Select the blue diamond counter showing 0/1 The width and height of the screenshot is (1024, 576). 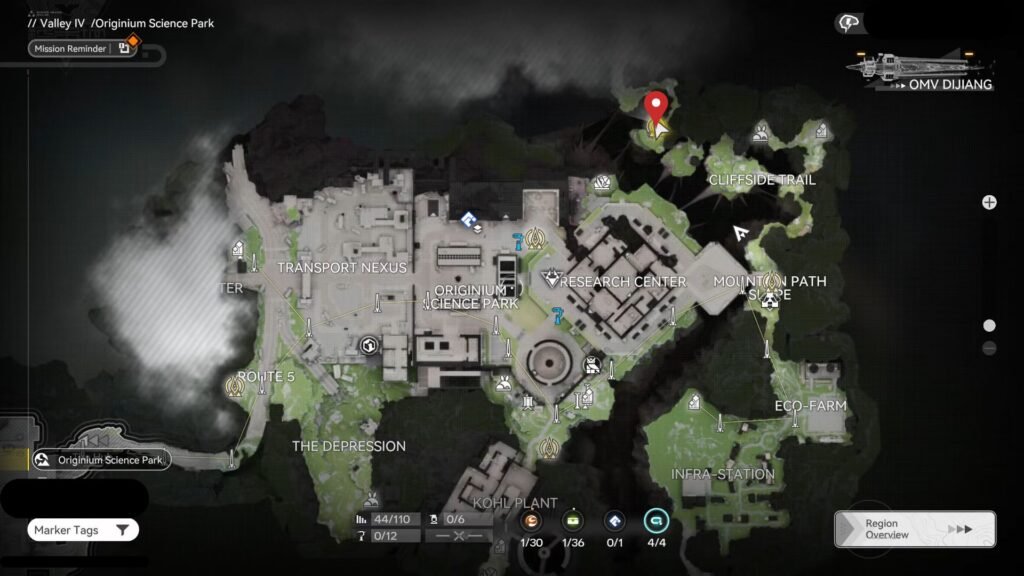click(x=615, y=520)
